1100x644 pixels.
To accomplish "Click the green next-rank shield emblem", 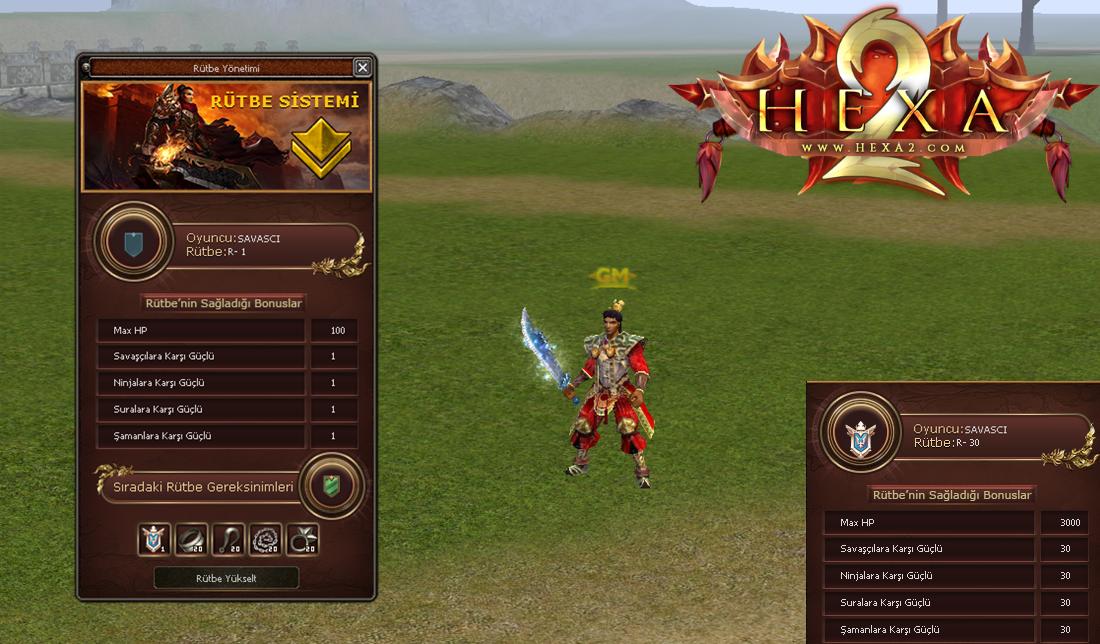I will (x=331, y=485).
